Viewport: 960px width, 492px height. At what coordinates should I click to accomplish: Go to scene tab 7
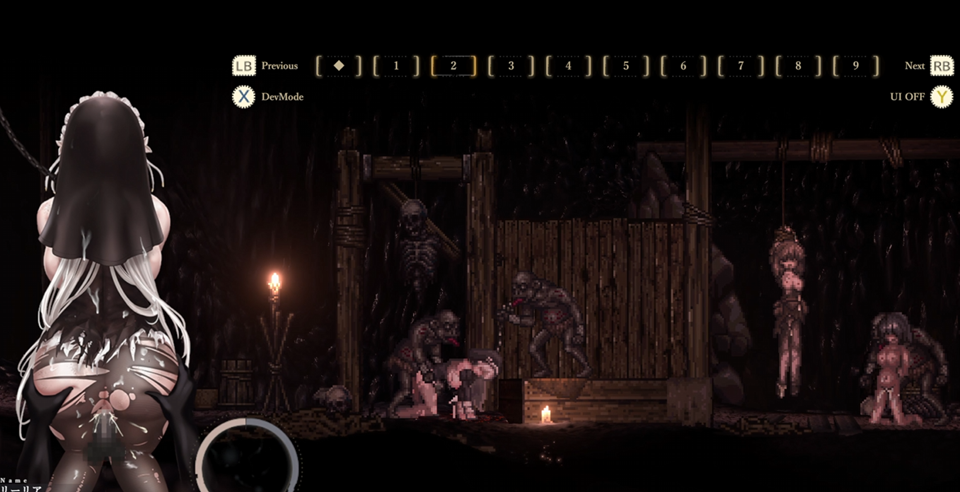click(x=741, y=66)
